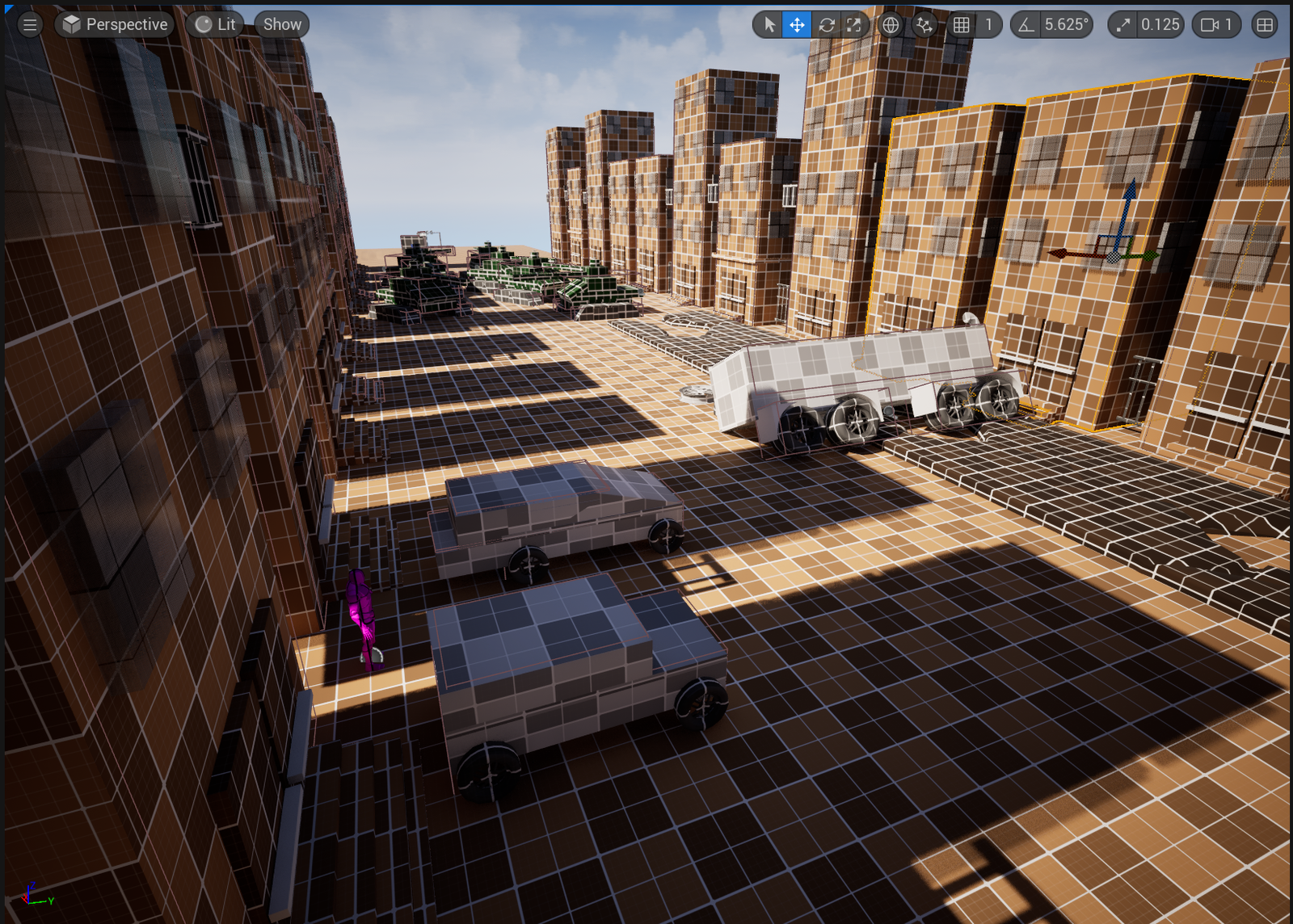Screen dimensions: 1293x924
Task: Open the Lit view mode dropdown
Action: click(215, 24)
